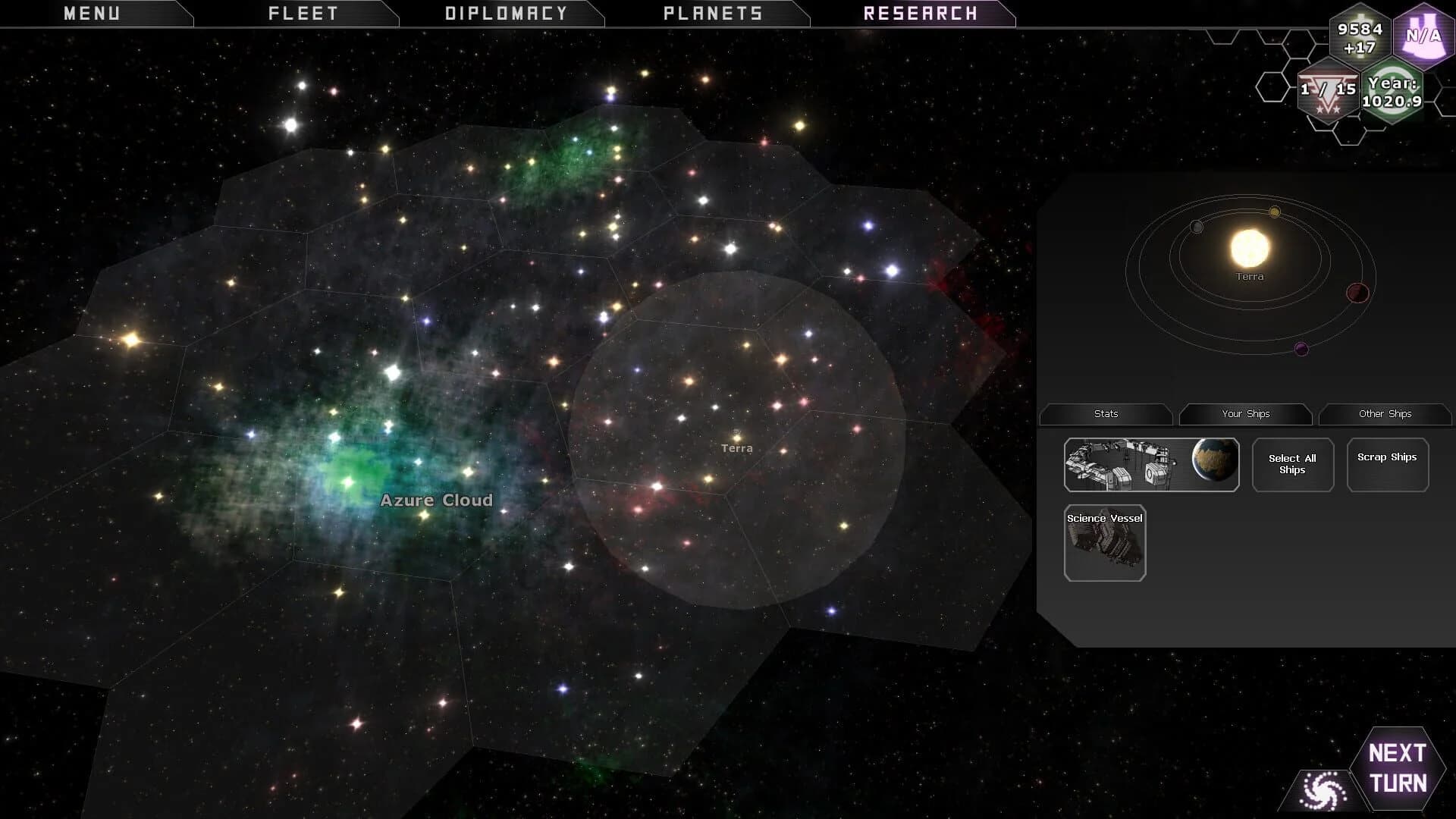Switch to the Diplomacy screen
Viewport: 1456px width, 819px height.
coord(507,12)
